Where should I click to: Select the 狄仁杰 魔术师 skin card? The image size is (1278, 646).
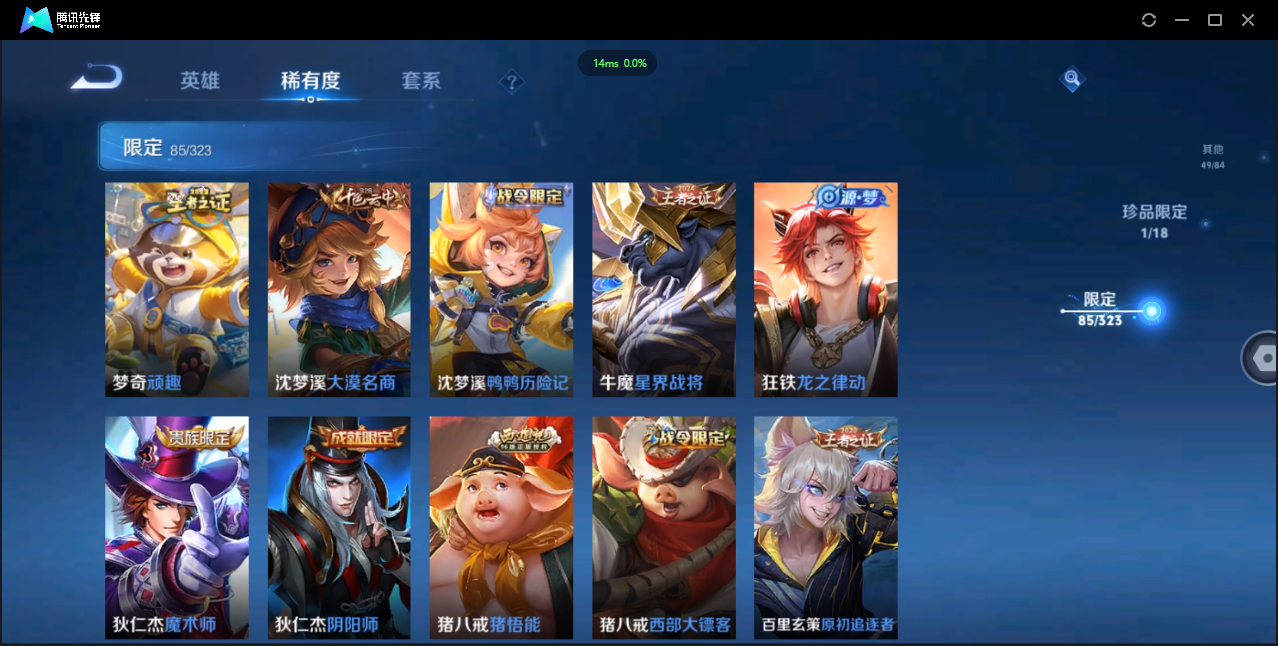(x=177, y=527)
